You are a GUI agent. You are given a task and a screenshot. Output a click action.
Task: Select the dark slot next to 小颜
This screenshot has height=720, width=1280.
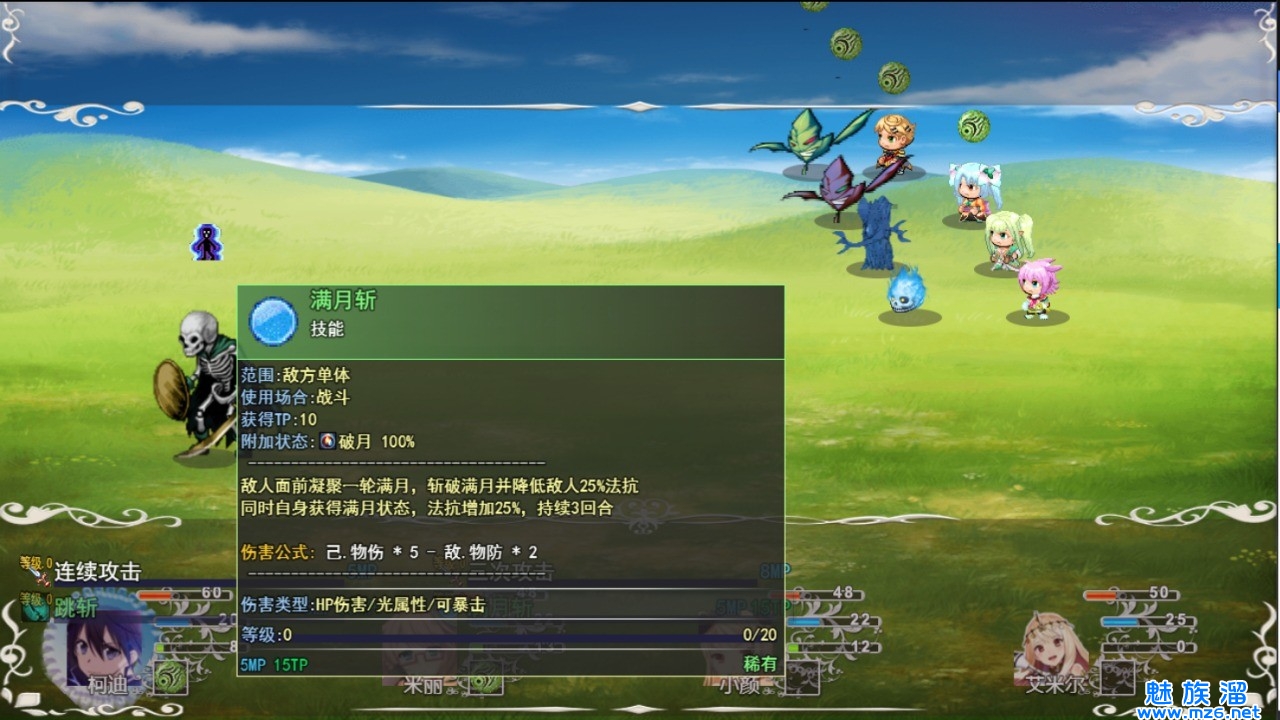tap(802, 677)
